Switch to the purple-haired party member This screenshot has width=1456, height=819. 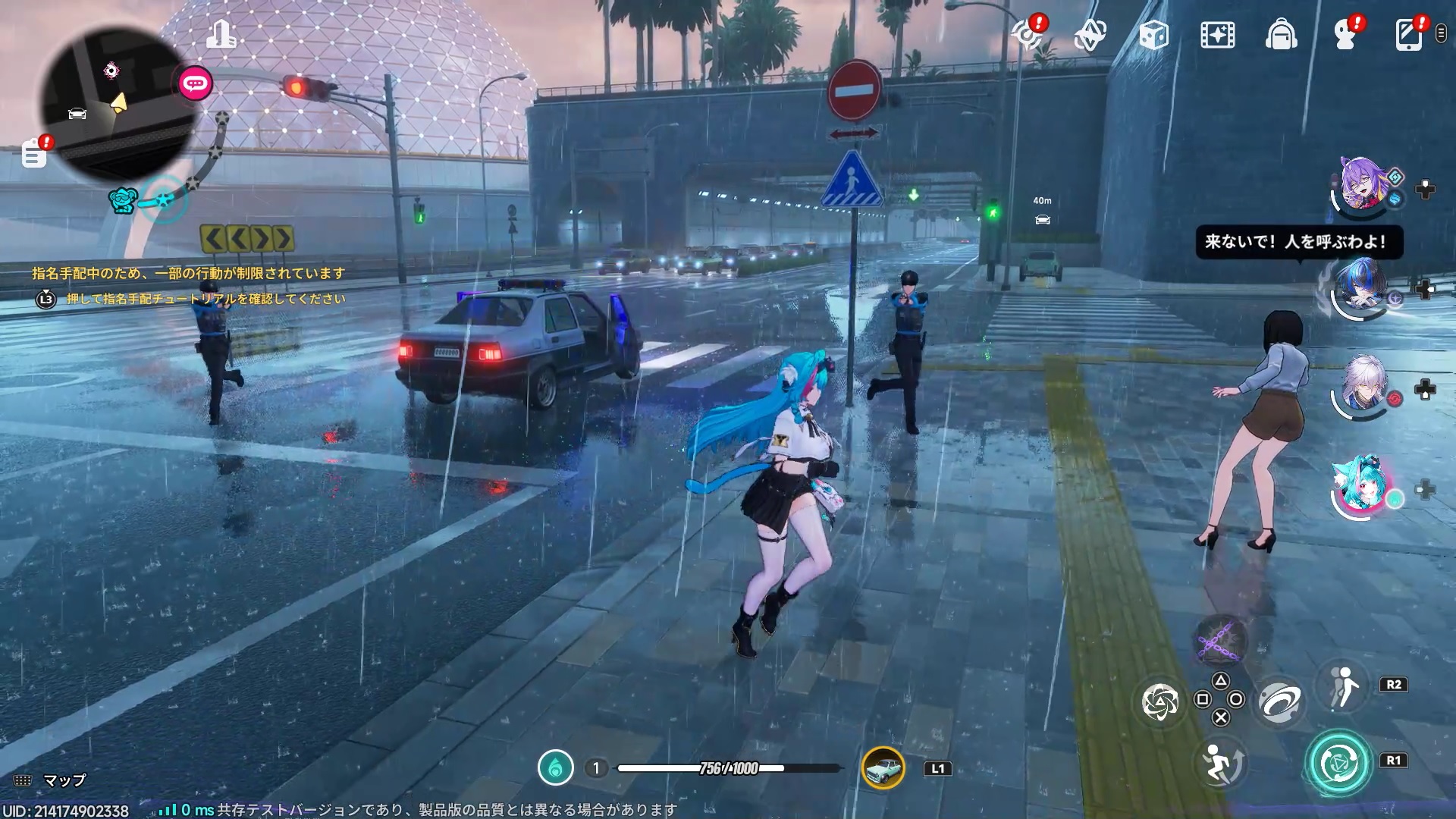(x=1363, y=186)
